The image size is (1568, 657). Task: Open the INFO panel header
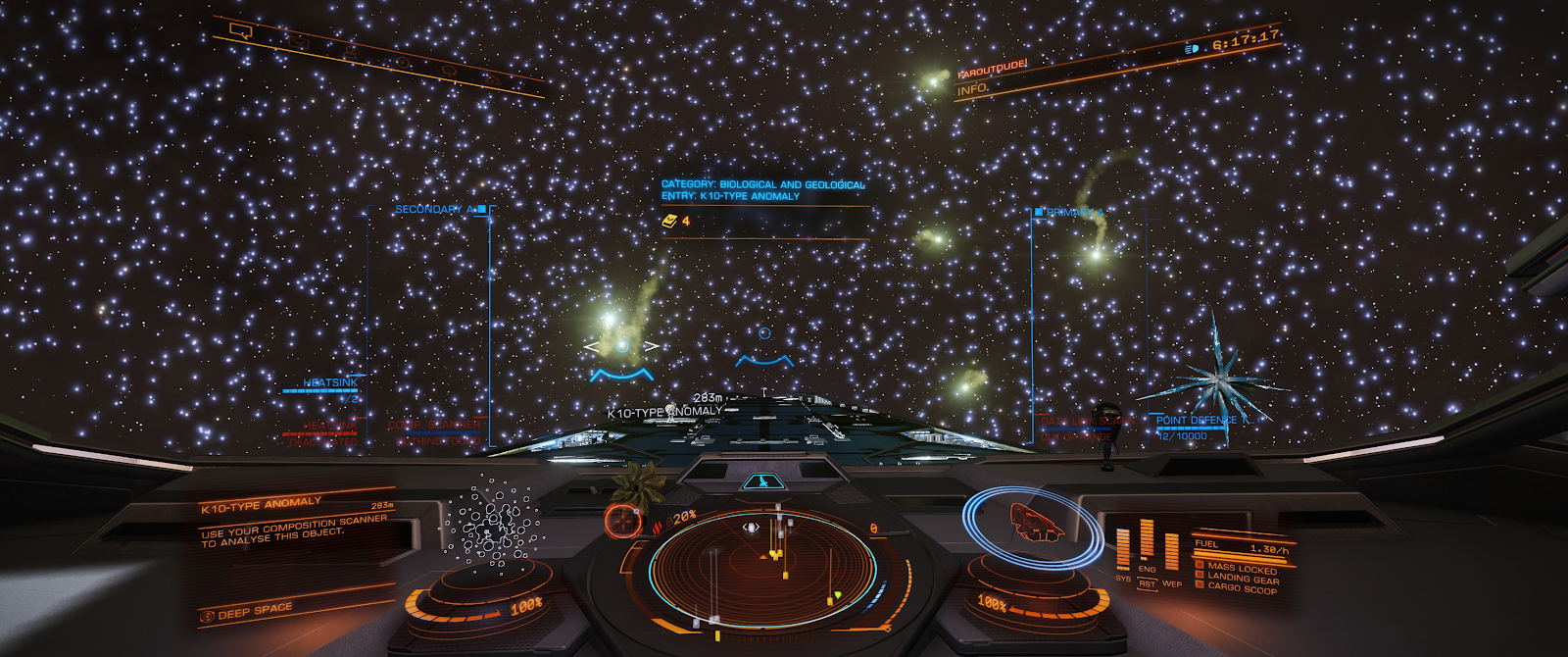973,89
